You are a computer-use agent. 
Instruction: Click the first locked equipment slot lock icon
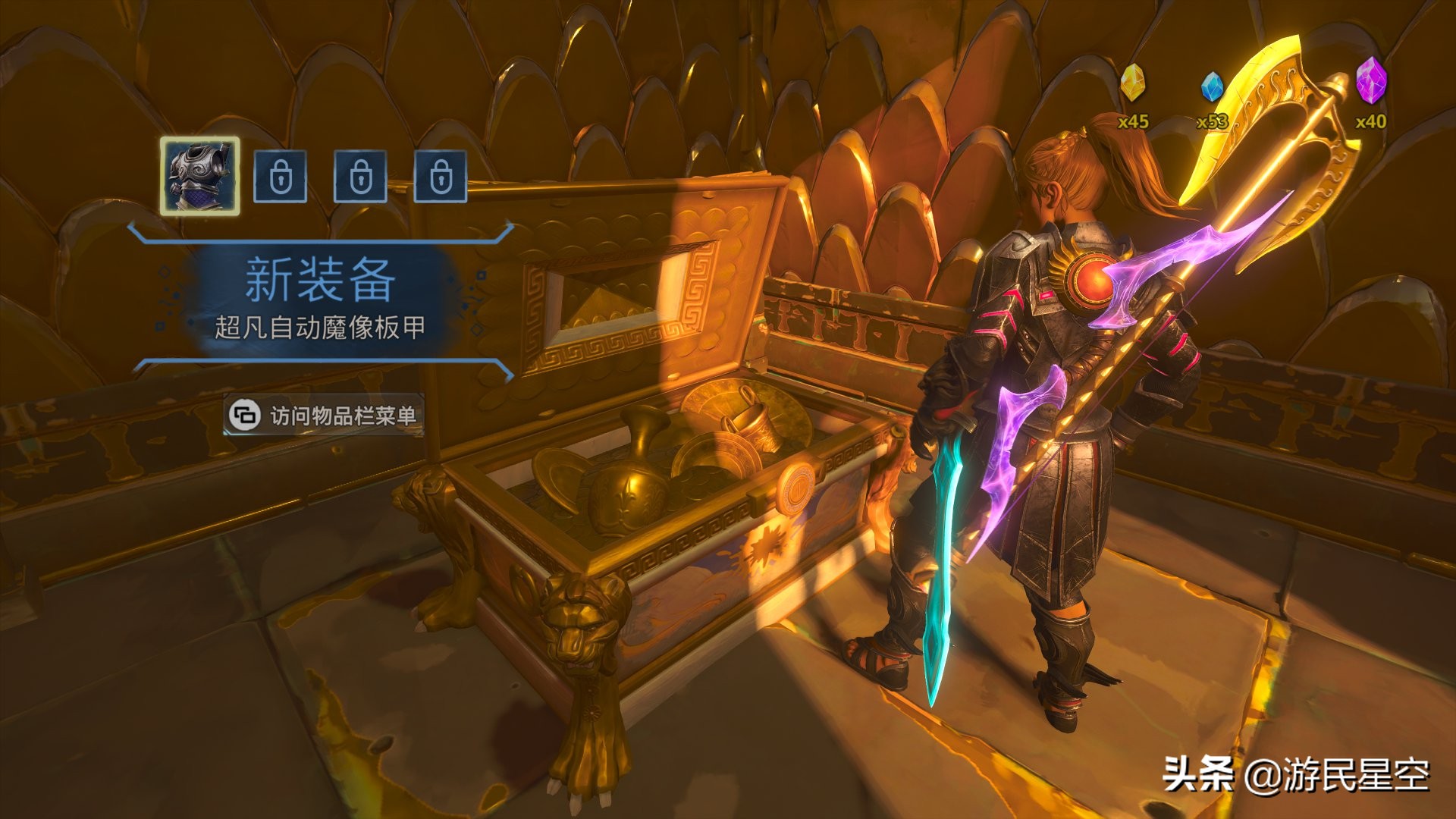283,177
